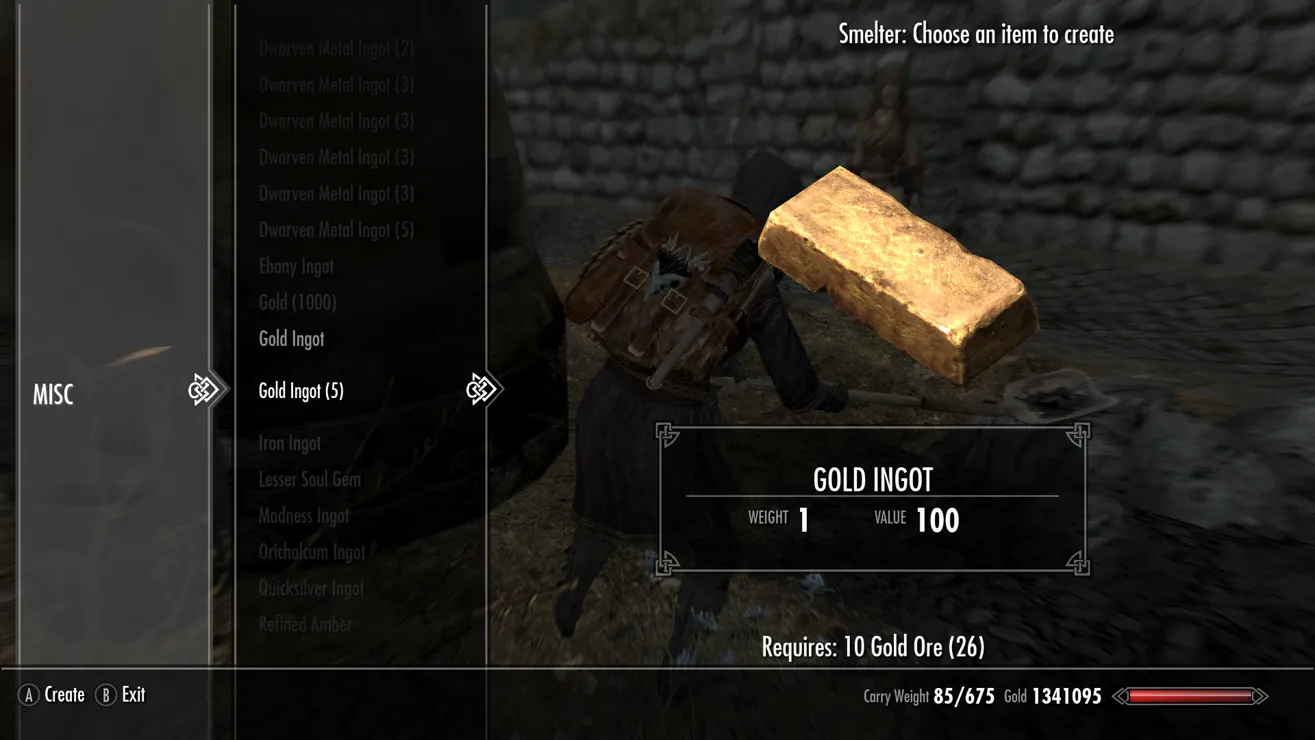Select Orichalcum Ingot to smelt
This screenshot has height=740, width=1315.
312,552
